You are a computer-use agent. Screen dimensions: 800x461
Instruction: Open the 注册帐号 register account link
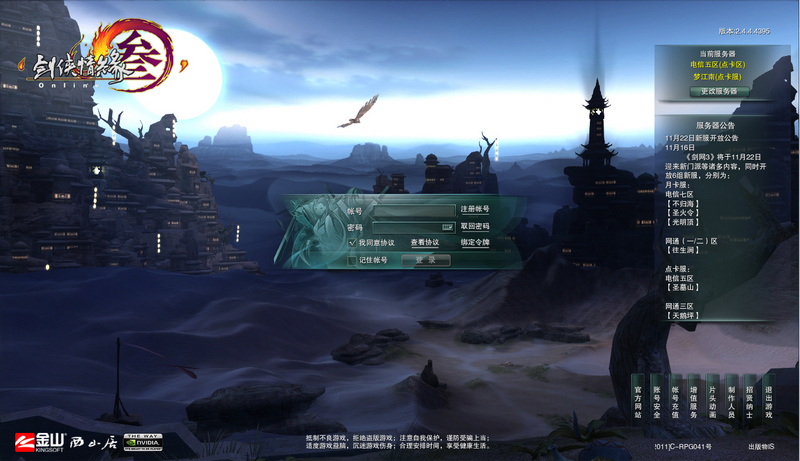tap(475, 210)
